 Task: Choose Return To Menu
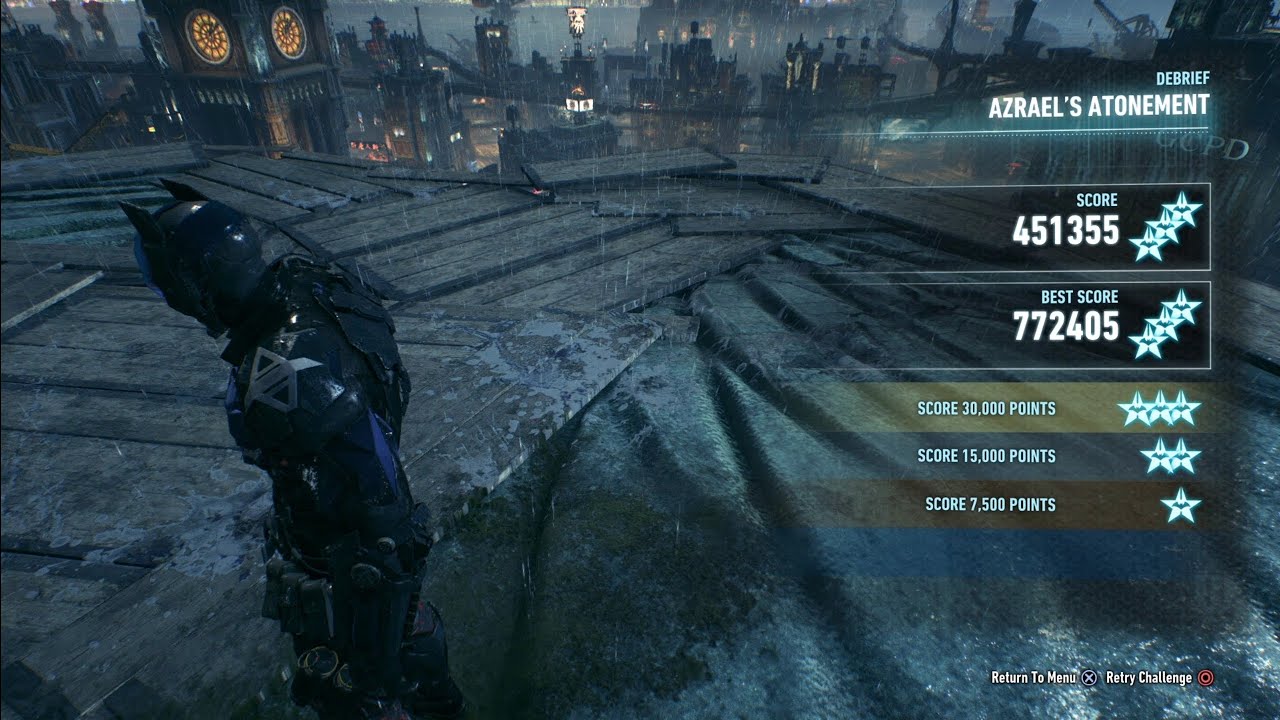1043,678
